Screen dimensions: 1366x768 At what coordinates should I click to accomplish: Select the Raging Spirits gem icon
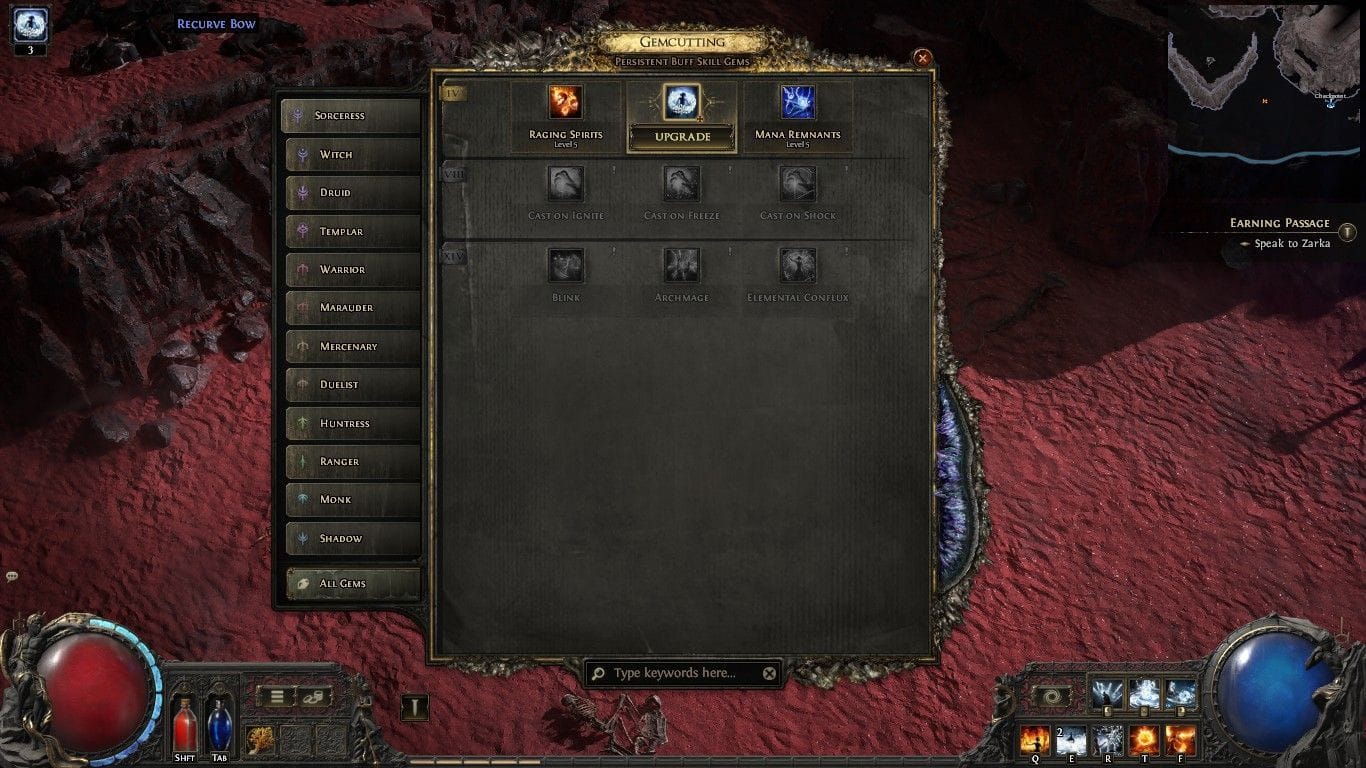(x=565, y=103)
